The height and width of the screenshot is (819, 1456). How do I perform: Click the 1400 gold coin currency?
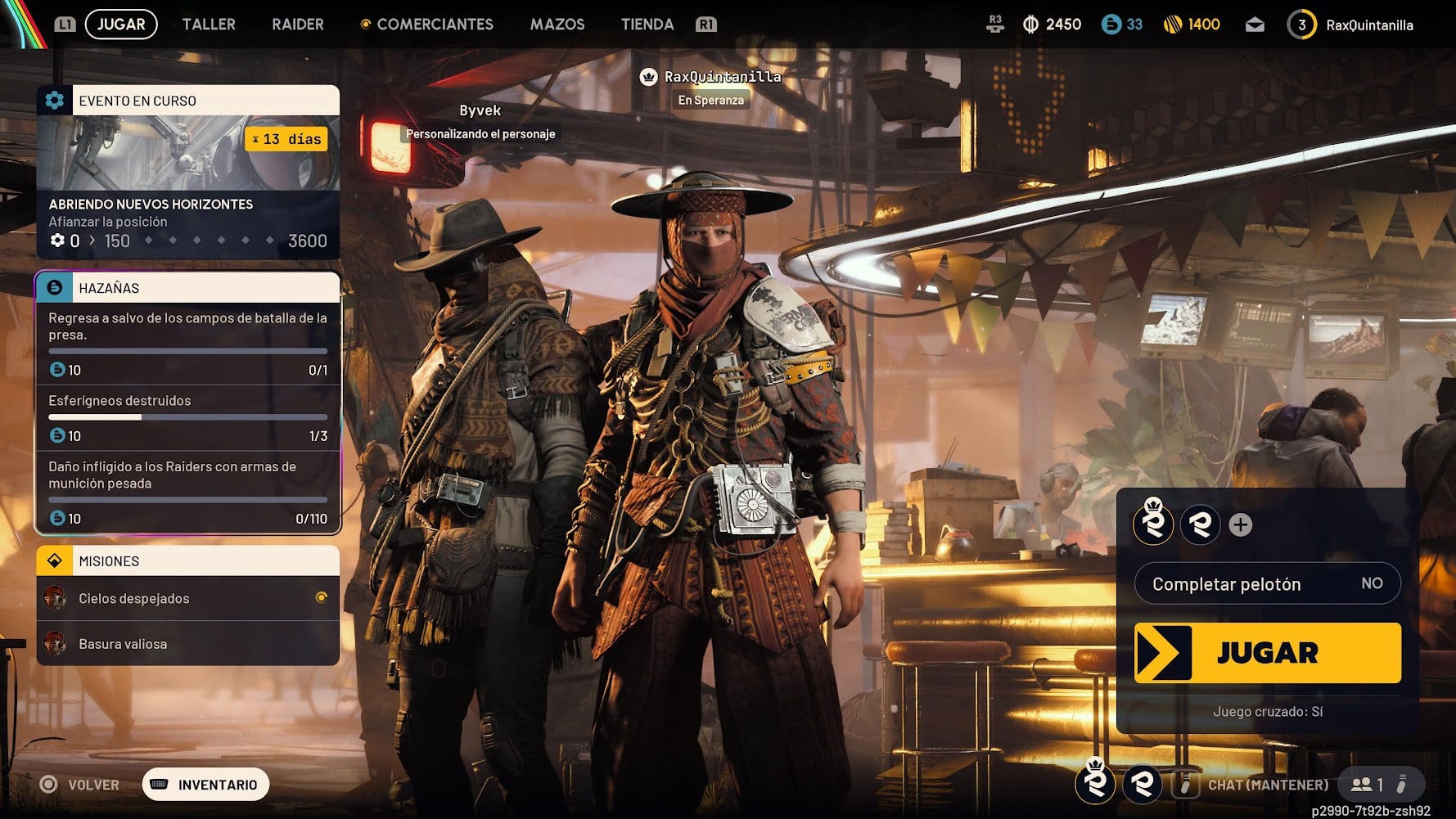click(x=1192, y=25)
